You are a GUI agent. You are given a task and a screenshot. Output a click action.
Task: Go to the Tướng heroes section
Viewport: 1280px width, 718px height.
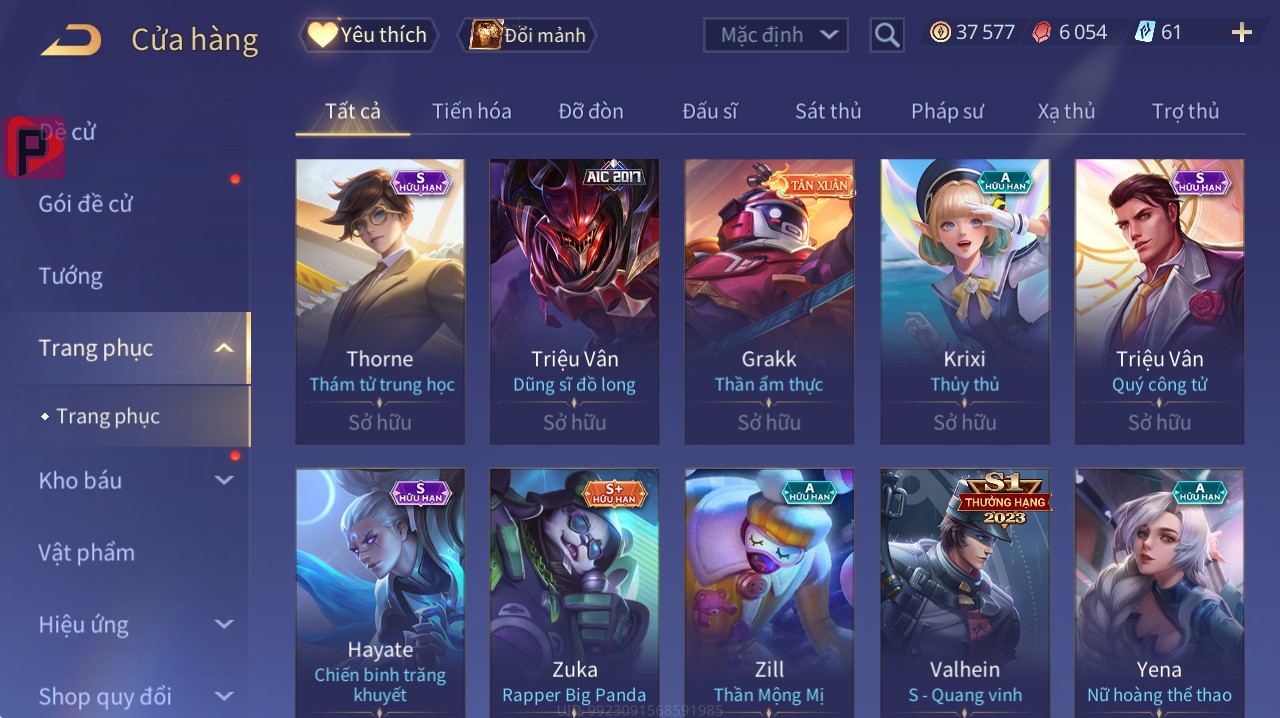click(x=71, y=276)
